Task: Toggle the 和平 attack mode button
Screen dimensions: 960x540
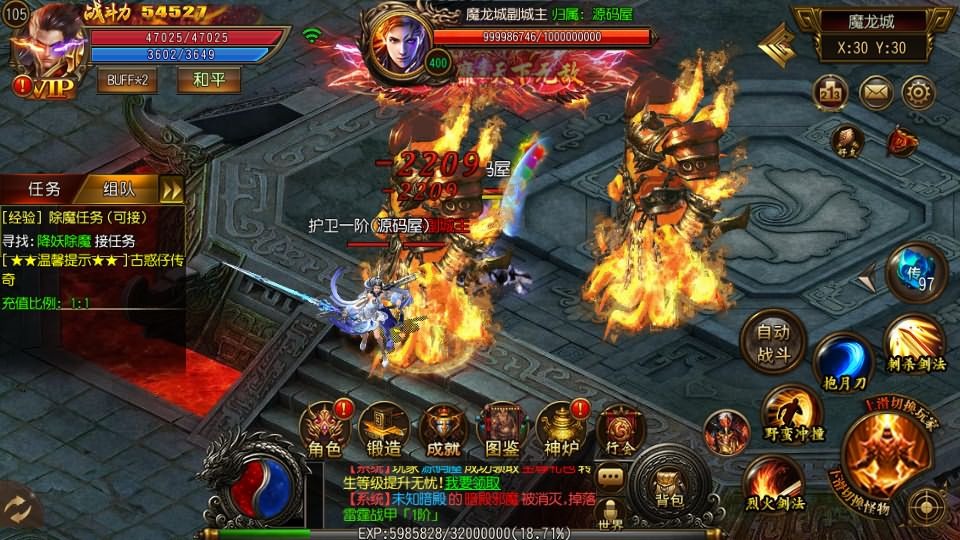Action: tap(208, 79)
